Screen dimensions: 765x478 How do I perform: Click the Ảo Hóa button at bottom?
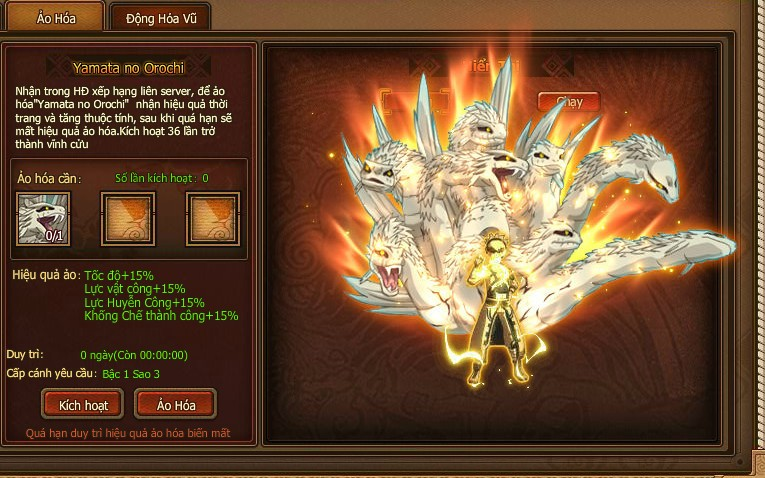(x=174, y=404)
